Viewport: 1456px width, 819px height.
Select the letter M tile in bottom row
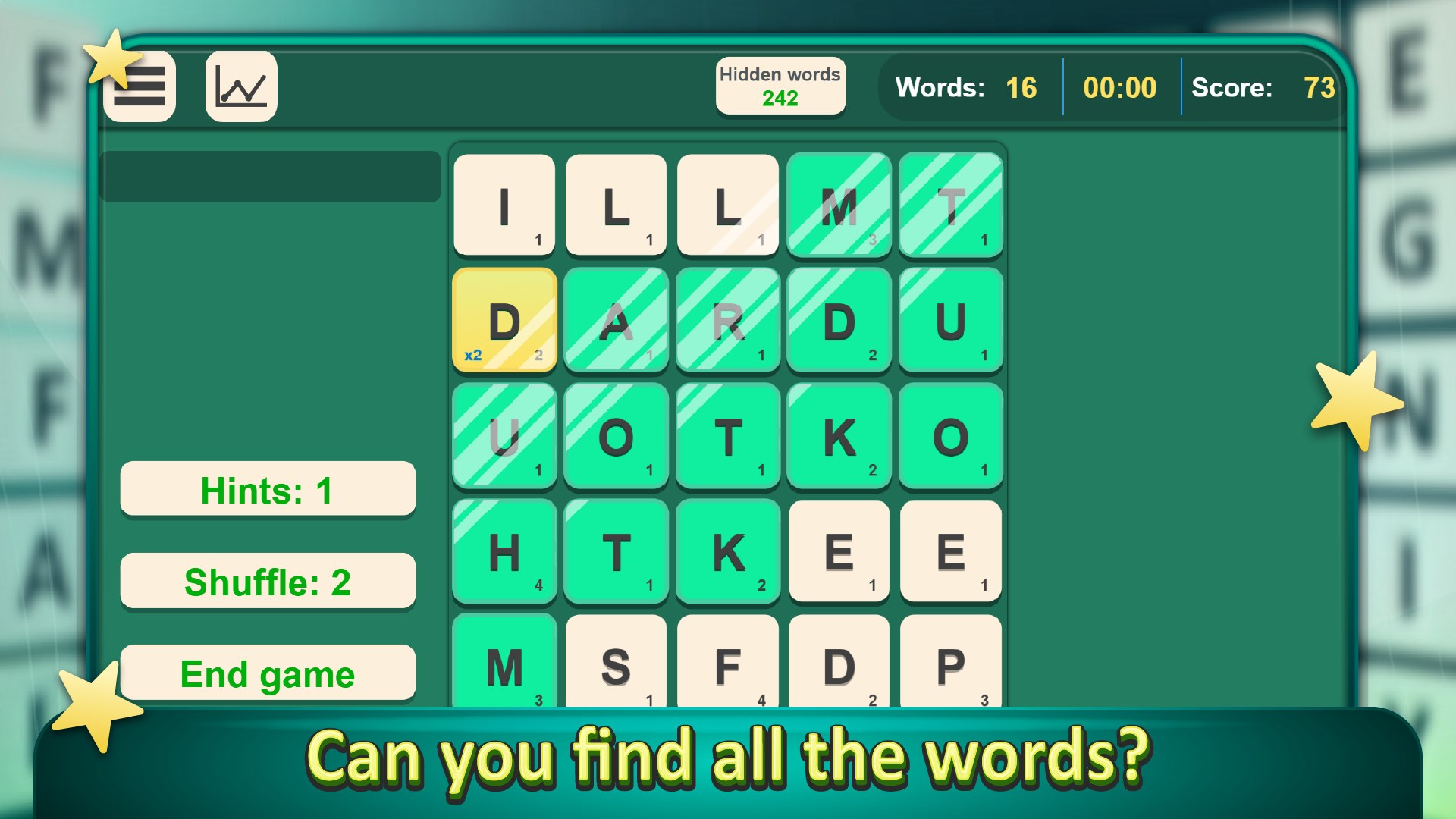[504, 667]
